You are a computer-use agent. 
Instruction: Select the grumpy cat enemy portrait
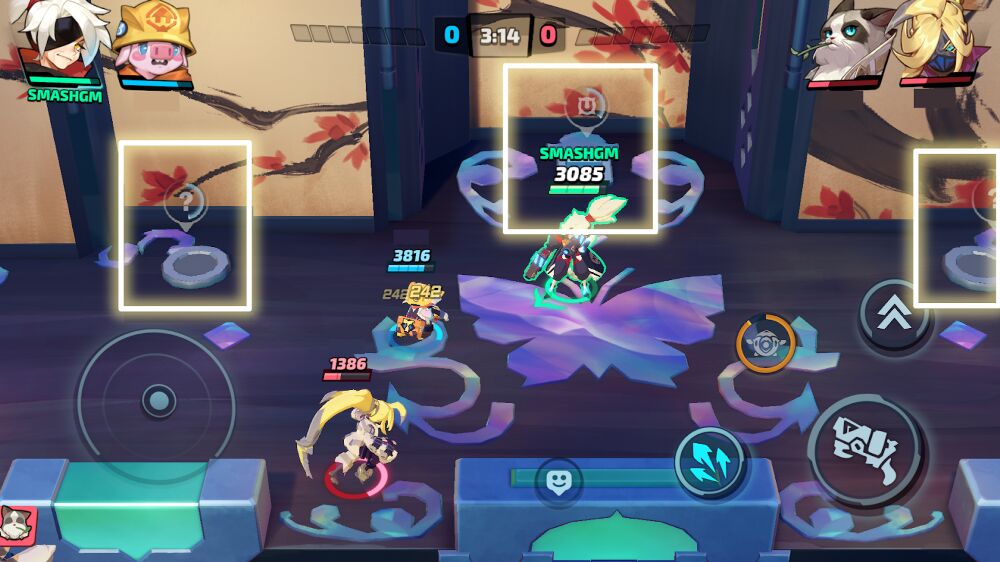coord(845,45)
